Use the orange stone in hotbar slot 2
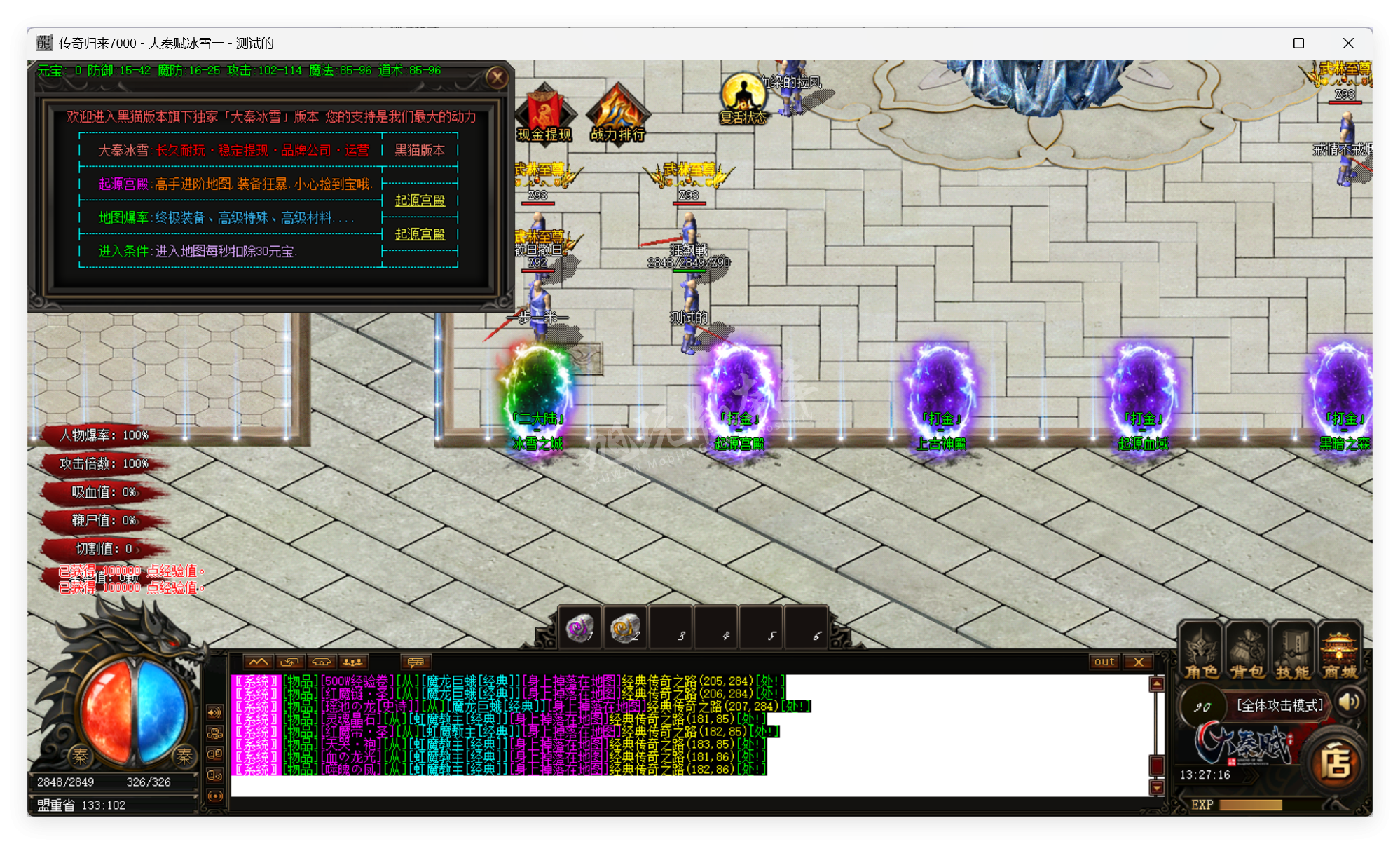The width and height of the screenshot is (1400, 844). (x=624, y=628)
